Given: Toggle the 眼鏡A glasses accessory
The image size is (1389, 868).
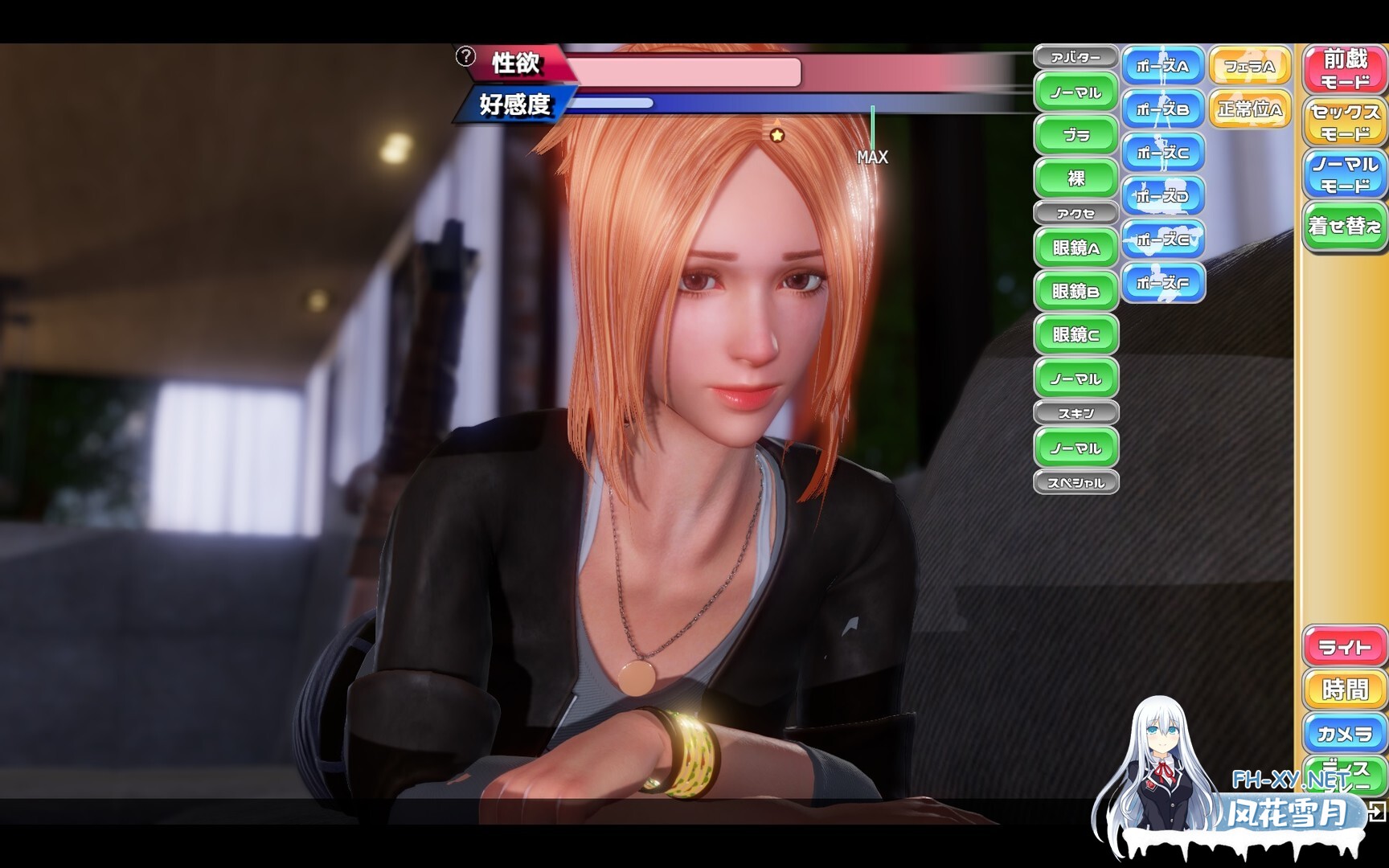Looking at the screenshot, I should click(1078, 248).
